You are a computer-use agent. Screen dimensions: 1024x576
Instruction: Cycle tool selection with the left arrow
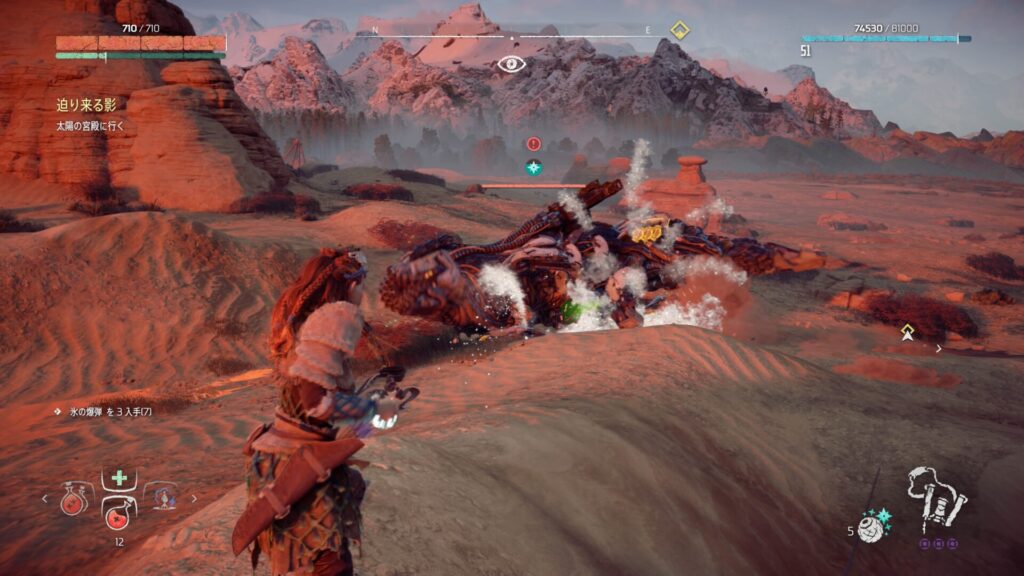[45, 498]
